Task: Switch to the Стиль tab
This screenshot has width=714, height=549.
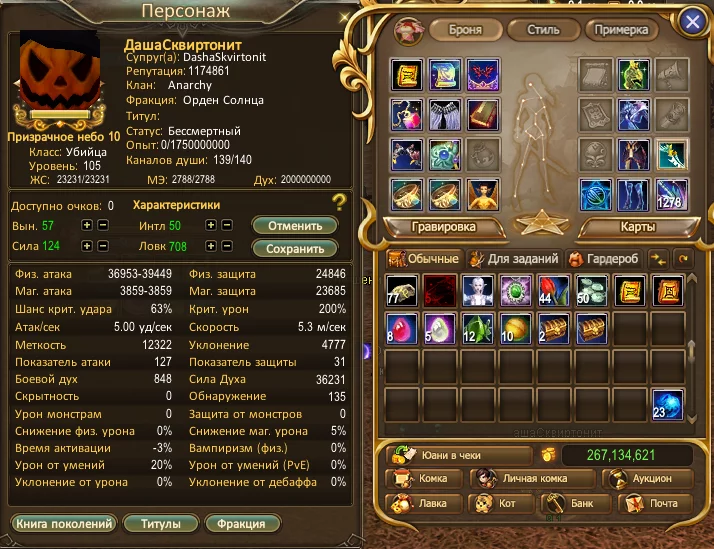Action: 541,29
